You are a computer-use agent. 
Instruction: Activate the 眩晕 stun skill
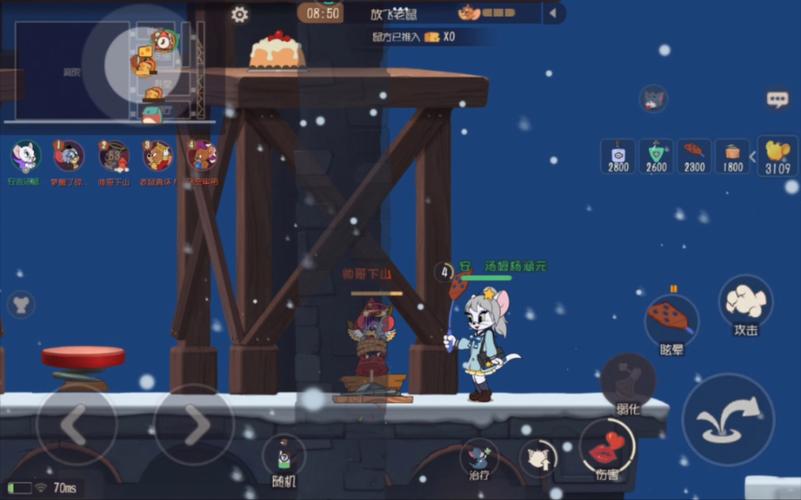pyautogui.click(x=671, y=319)
